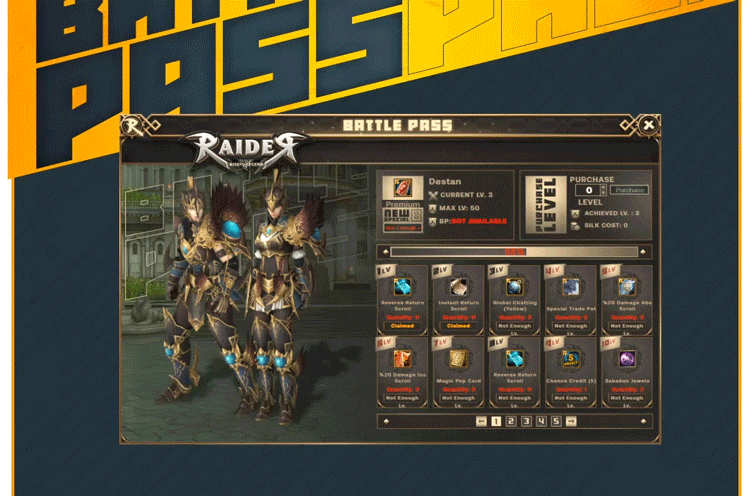Jump to reward page 5

pos(556,421)
